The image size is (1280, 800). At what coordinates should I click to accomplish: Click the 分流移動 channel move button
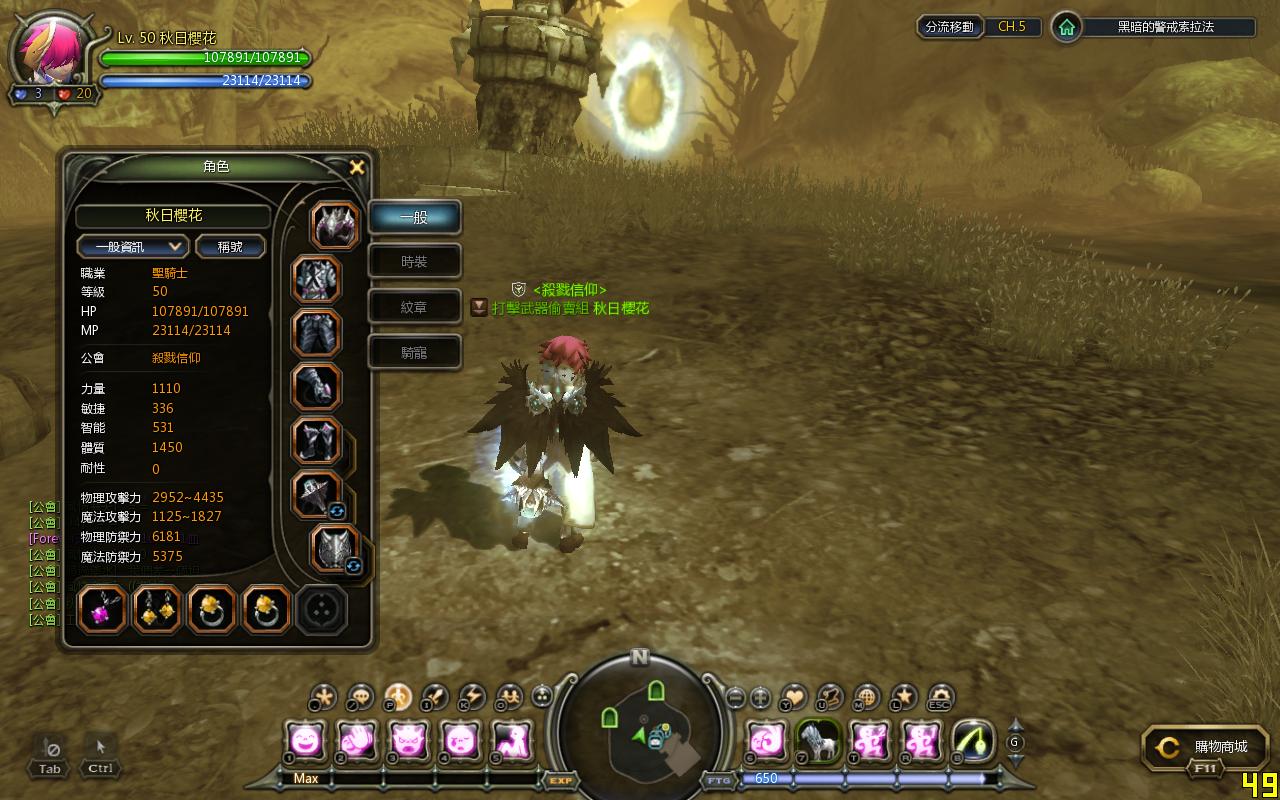[x=949, y=27]
